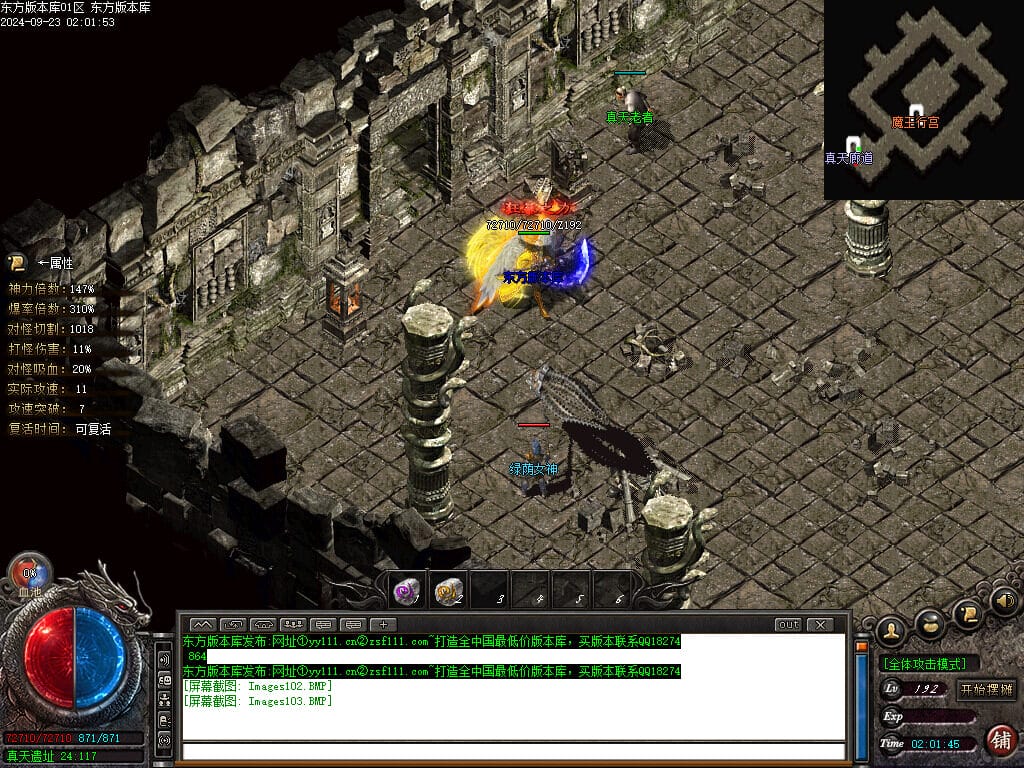The width and height of the screenshot is (1024, 768).
Task: Close the chat window with X
Action: coord(820,625)
